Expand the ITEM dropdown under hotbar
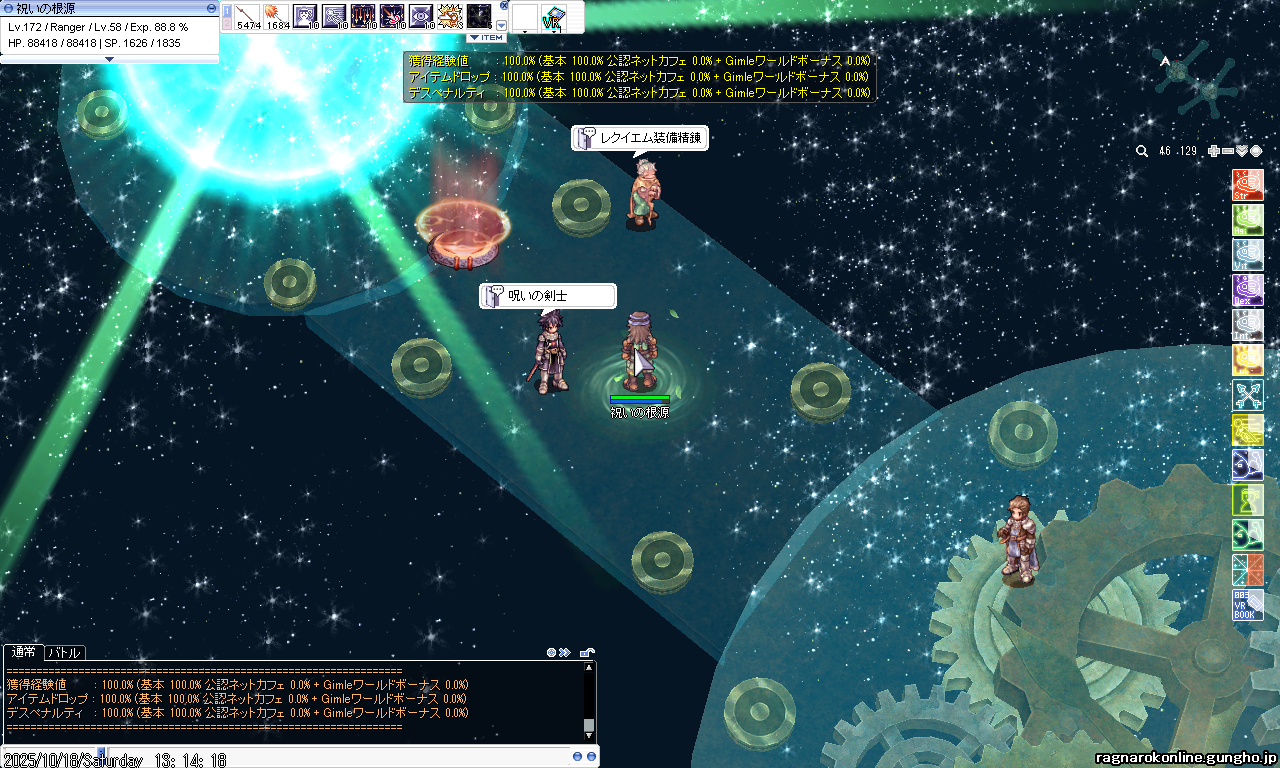The height and width of the screenshot is (768, 1280). tap(487, 37)
